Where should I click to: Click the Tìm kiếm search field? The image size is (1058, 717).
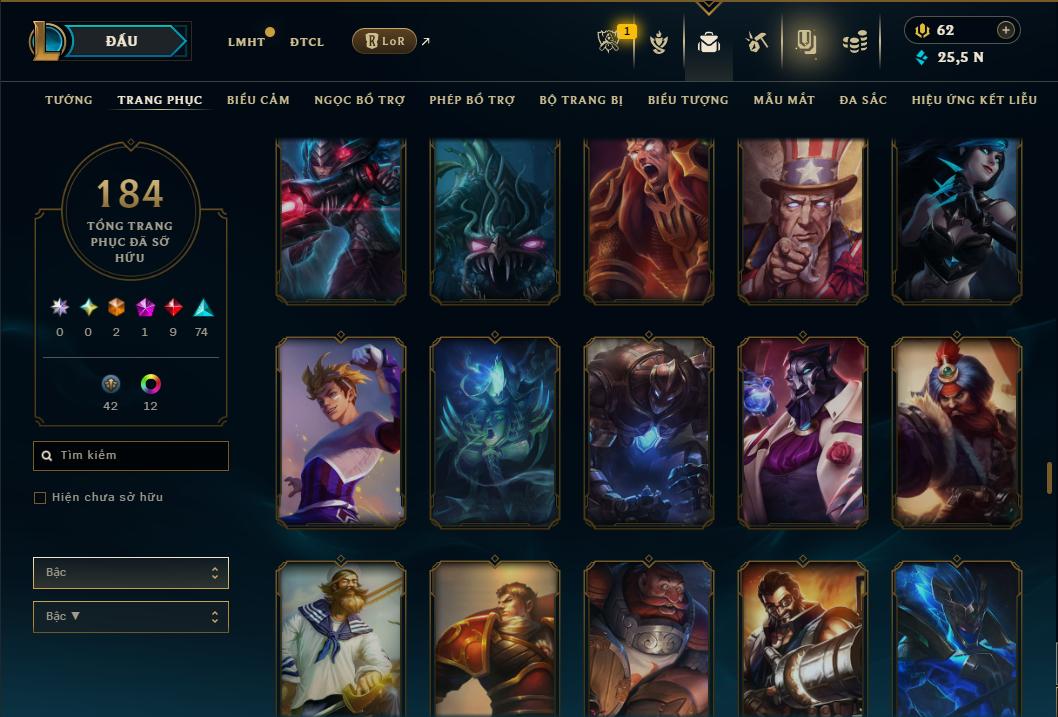(x=131, y=456)
